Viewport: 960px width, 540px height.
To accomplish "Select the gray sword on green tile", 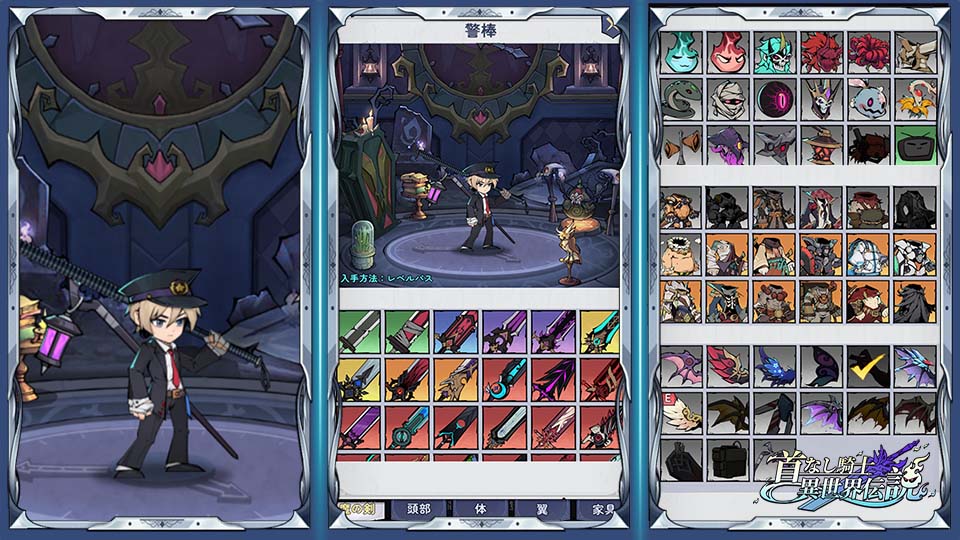I will (360, 331).
